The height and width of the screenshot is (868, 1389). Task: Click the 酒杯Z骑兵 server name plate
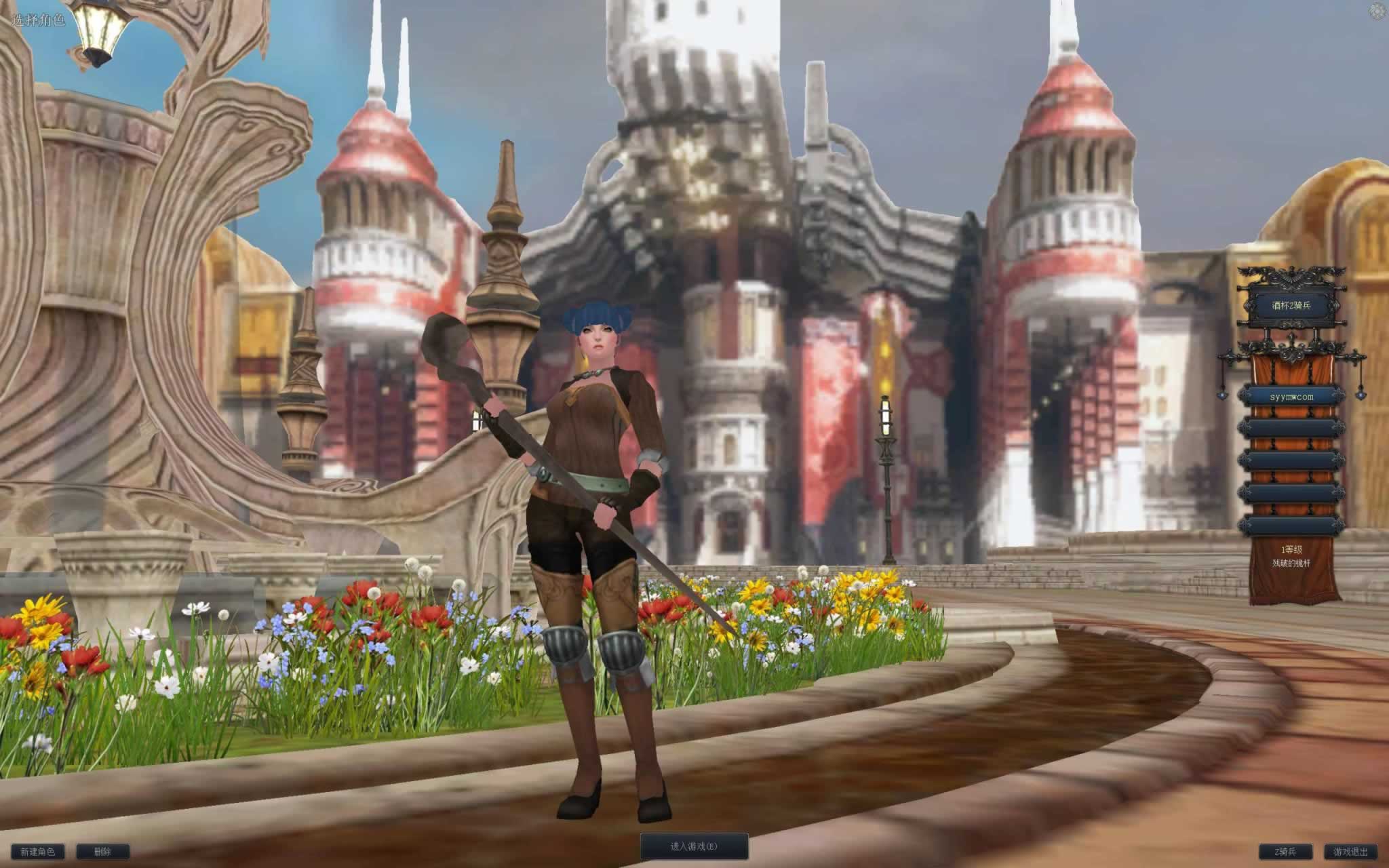click(x=1291, y=306)
